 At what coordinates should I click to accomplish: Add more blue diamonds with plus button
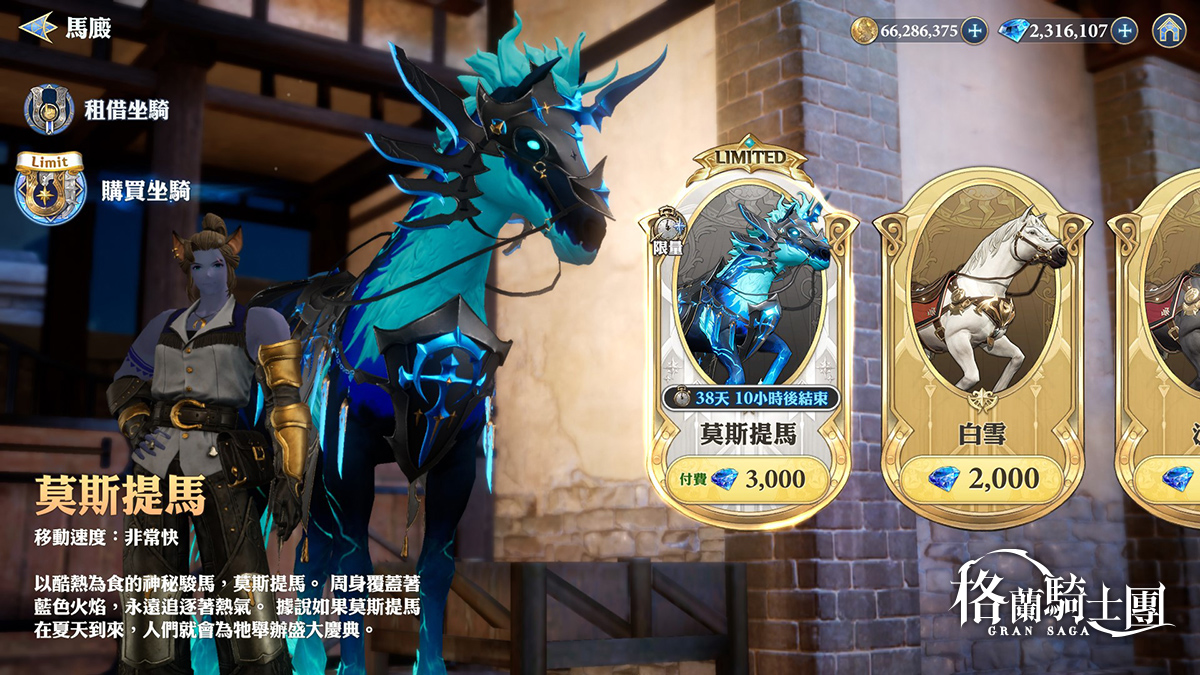coord(1125,30)
